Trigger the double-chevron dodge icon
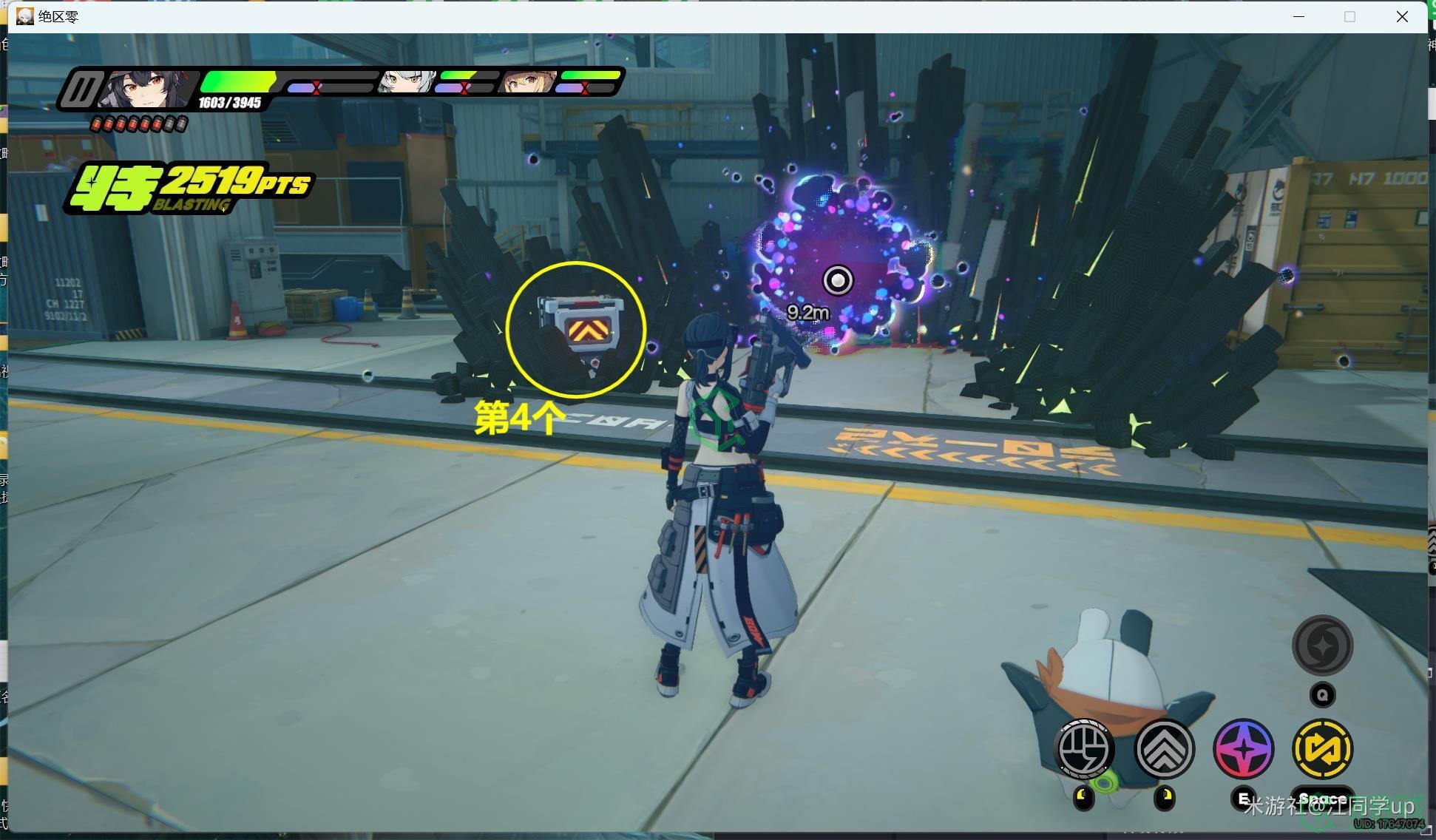The width and height of the screenshot is (1436, 840). click(1165, 748)
